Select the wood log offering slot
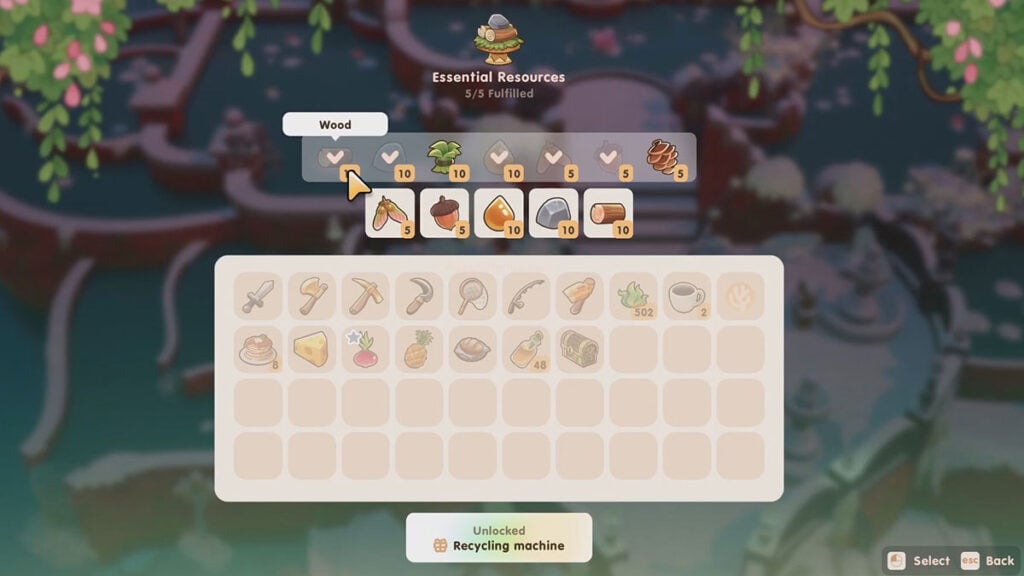Image resolution: width=1024 pixels, height=576 pixels. pyautogui.click(x=608, y=213)
